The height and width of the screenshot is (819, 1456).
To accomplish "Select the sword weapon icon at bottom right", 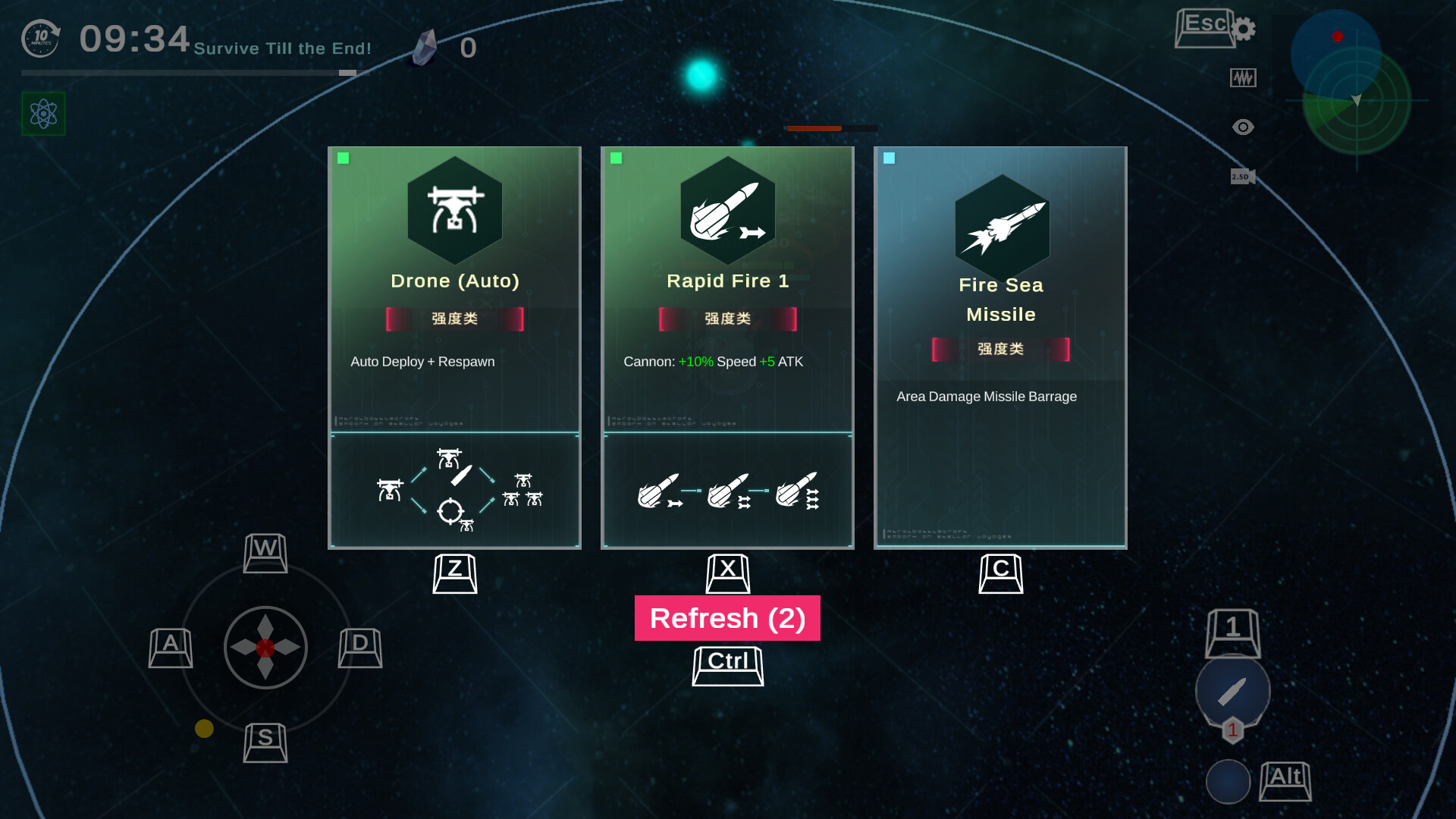I will click(x=1233, y=689).
